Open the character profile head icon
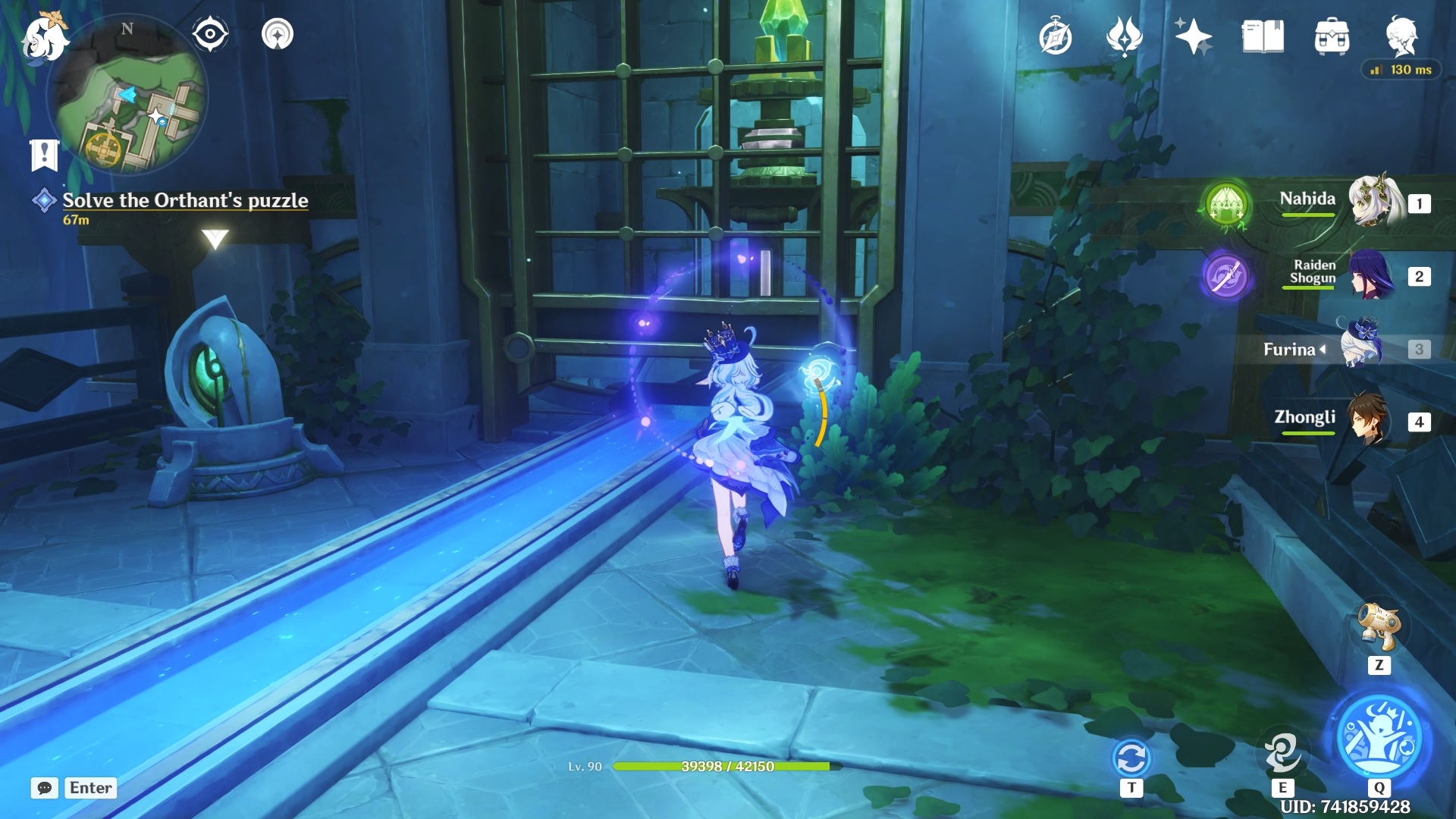Viewport: 1456px width, 819px height. click(x=1401, y=35)
